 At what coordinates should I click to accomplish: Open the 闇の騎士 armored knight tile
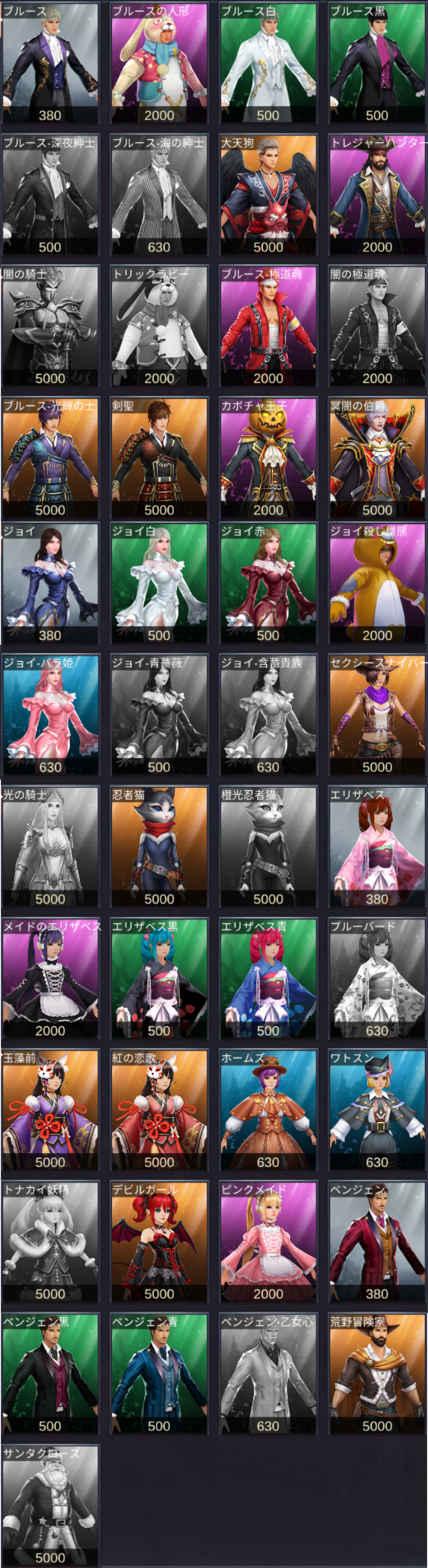coord(50,326)
